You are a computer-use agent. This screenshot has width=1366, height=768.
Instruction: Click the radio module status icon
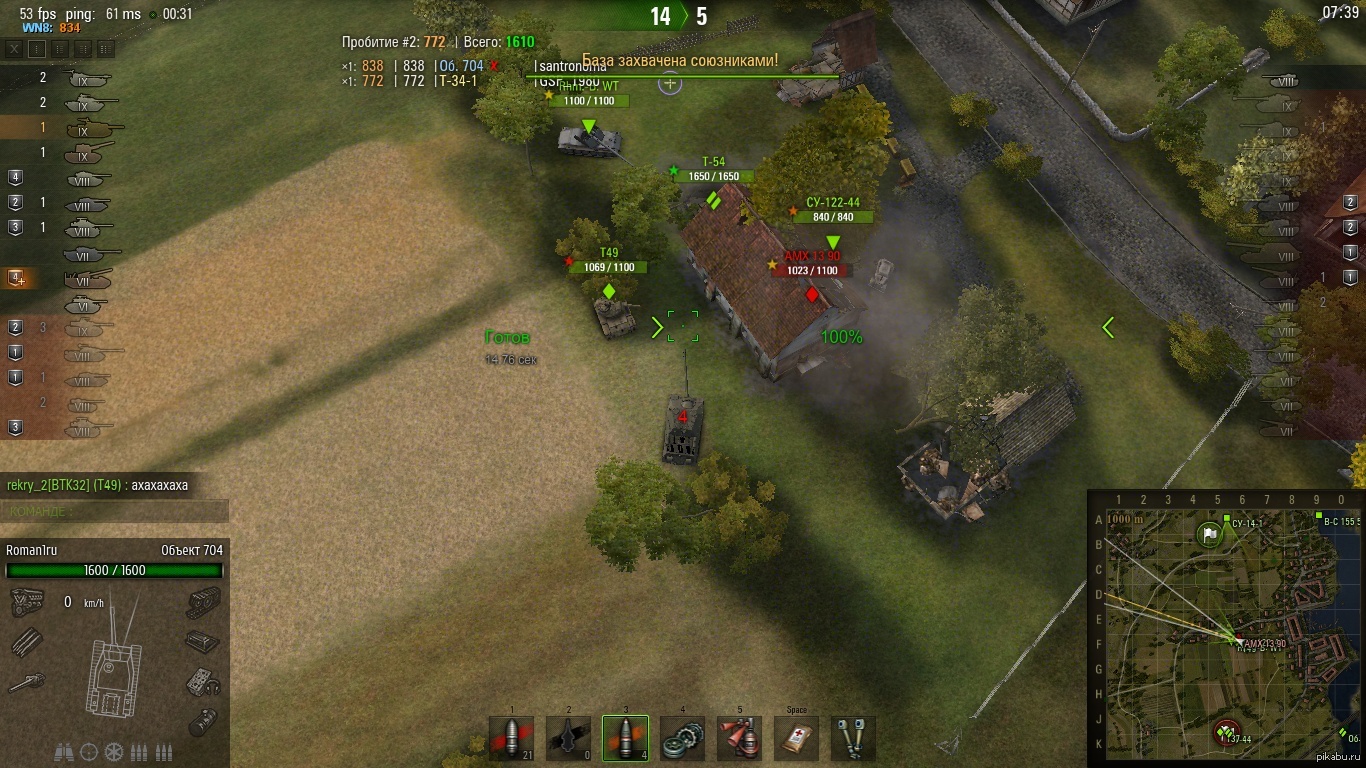203,683
